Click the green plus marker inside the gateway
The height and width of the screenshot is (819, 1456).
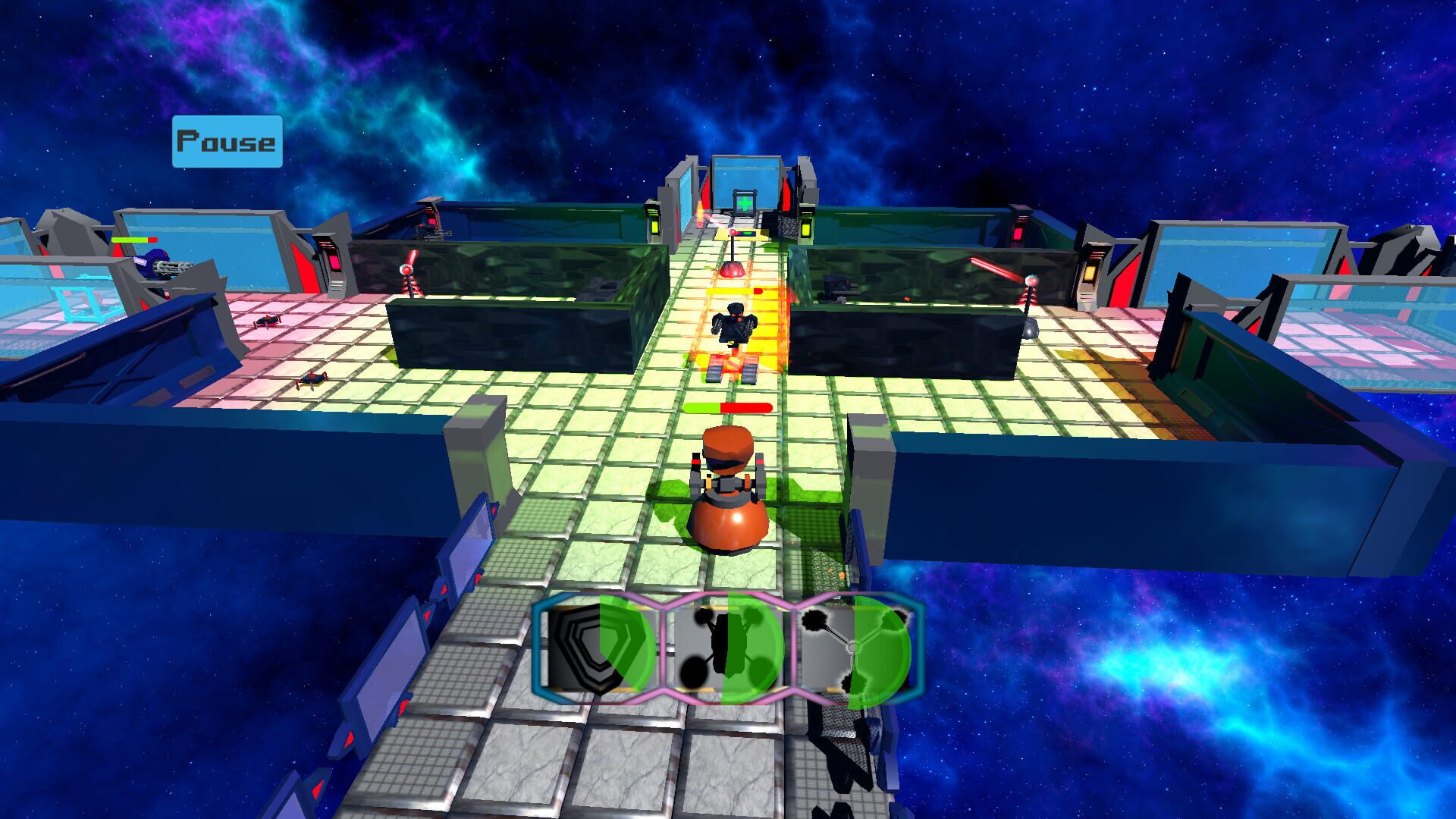745,202
